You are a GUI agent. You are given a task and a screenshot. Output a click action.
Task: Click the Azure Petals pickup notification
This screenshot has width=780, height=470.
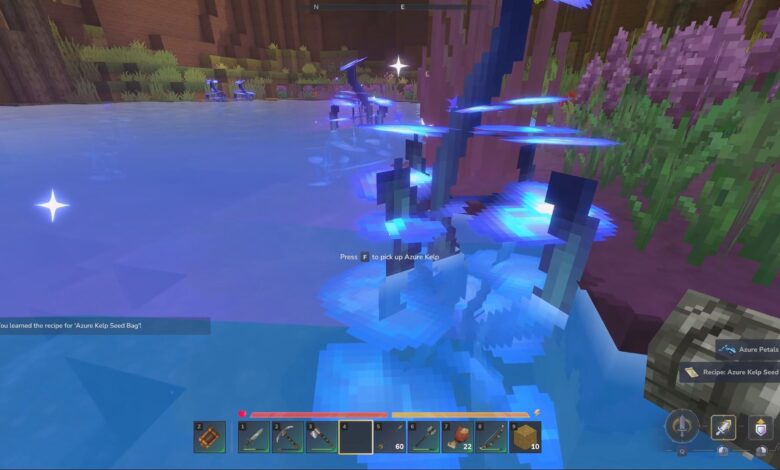click(x=748, y=349)
